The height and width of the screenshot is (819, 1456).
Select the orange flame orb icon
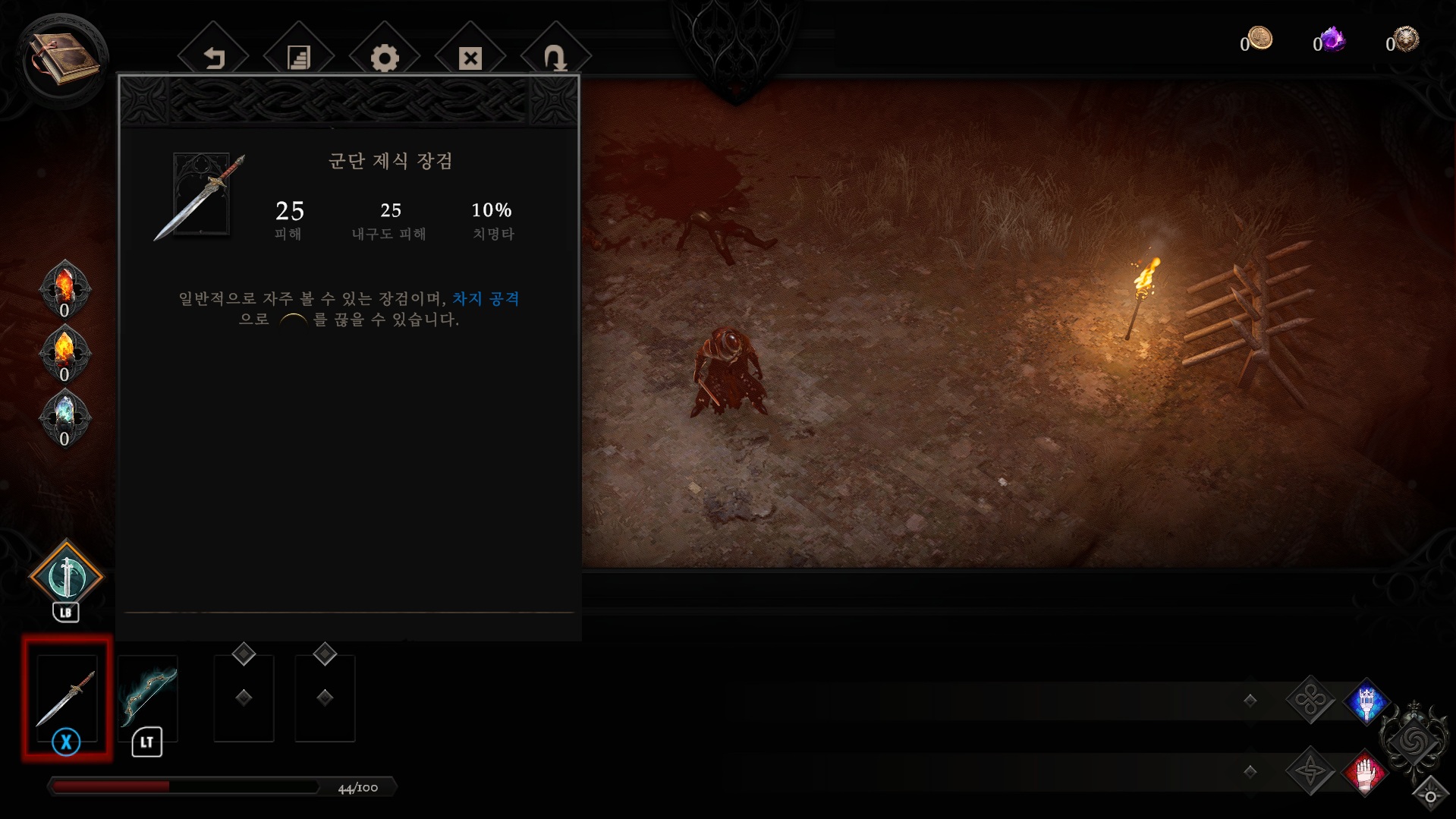[x=65, y=350]
